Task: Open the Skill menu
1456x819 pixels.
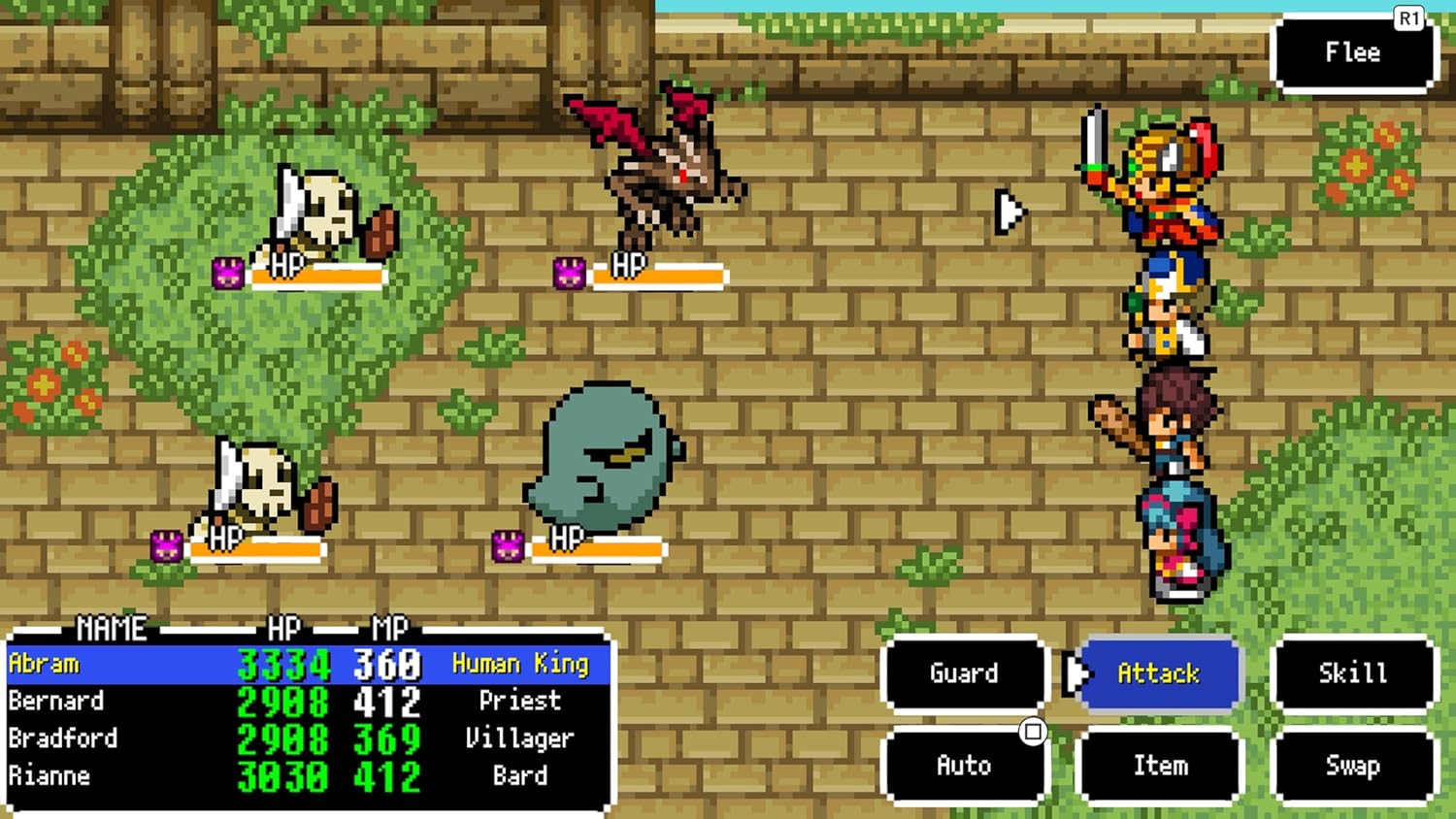Action: point(1354,671)
